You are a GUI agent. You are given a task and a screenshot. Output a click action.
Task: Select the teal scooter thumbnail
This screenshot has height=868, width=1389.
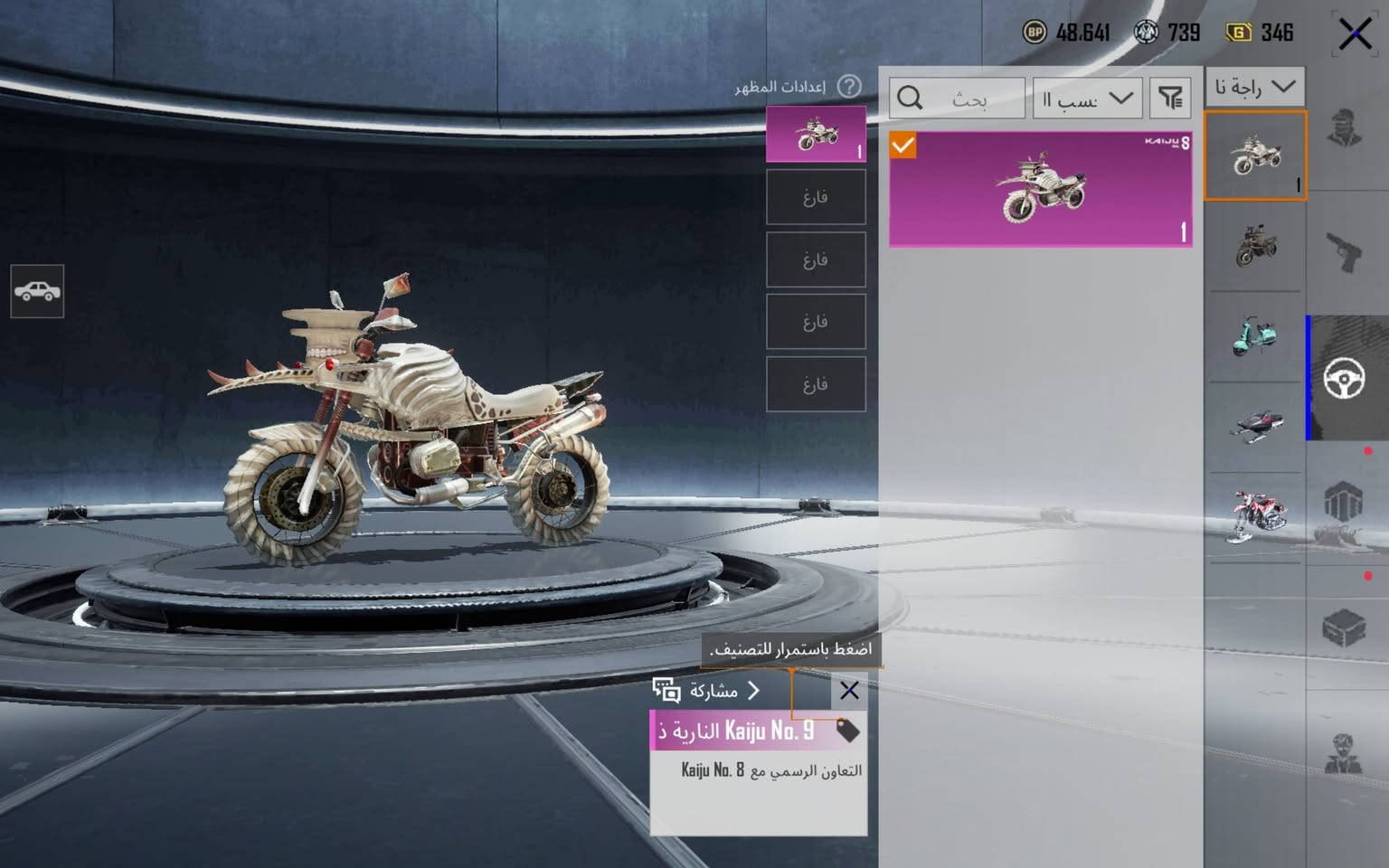point(1255,335)
